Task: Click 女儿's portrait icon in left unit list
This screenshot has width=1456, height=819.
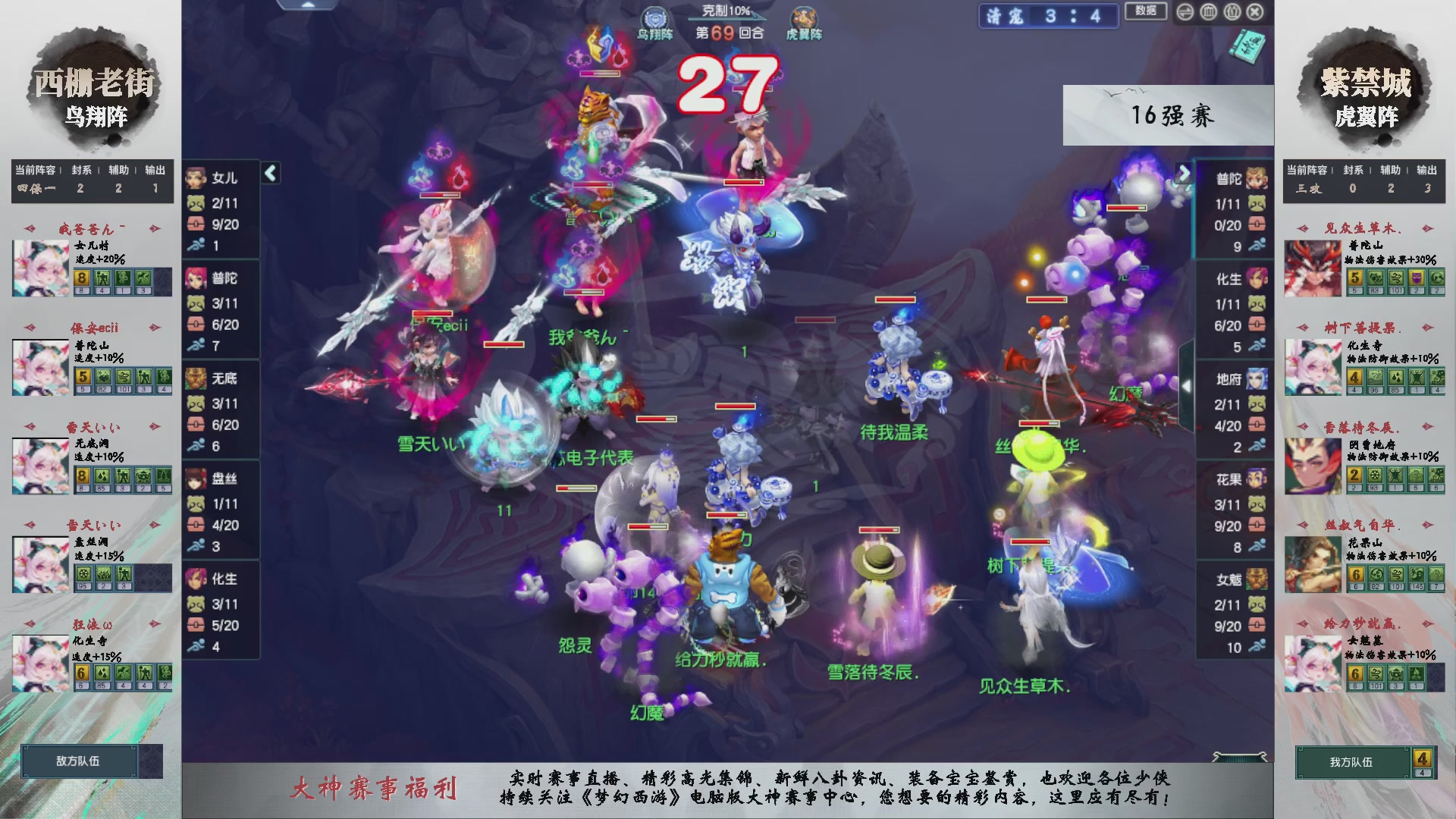Action: click(196, 179)
